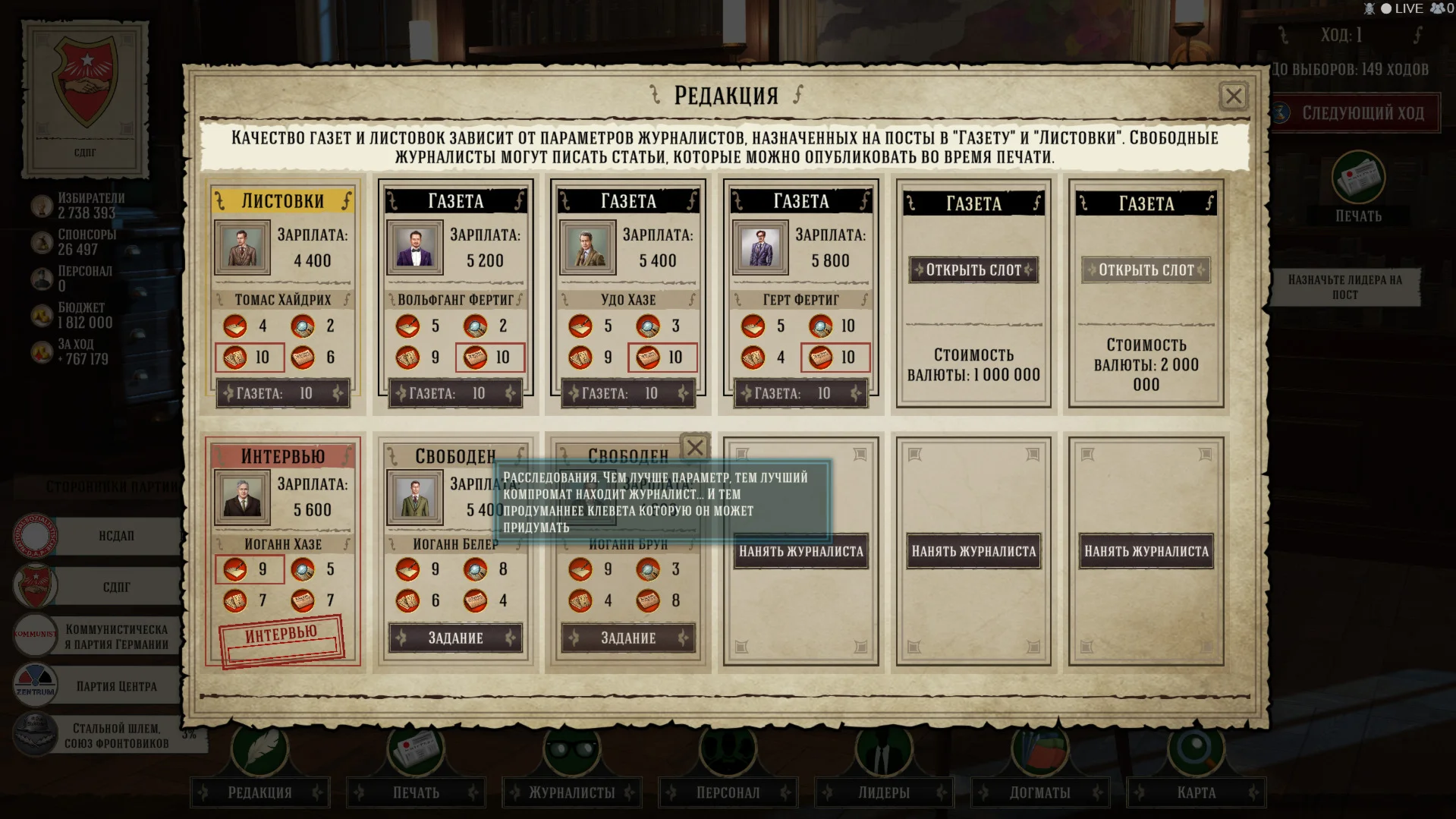Select Герт Фертиг's portrait
The width and height of the screenshot is (1456, 819).
coord(760,247)
